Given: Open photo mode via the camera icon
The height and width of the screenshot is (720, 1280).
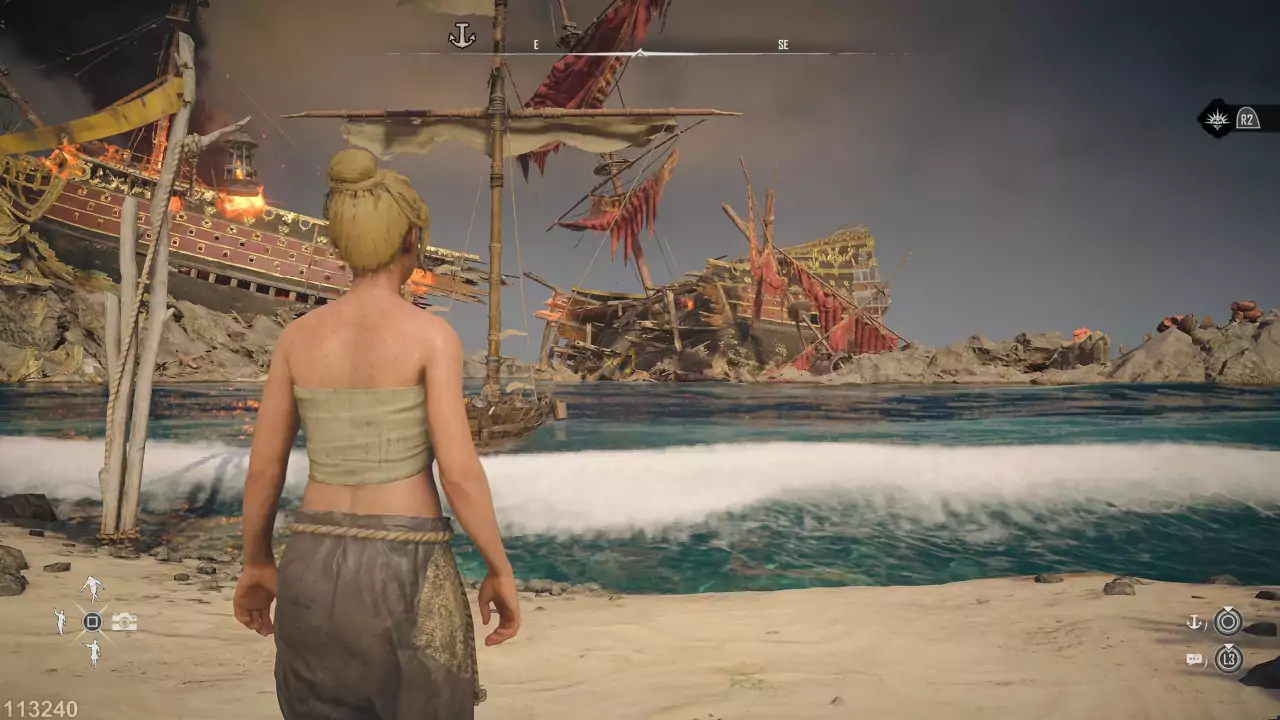Looking at the screenshot, I should tap(124, 622).
